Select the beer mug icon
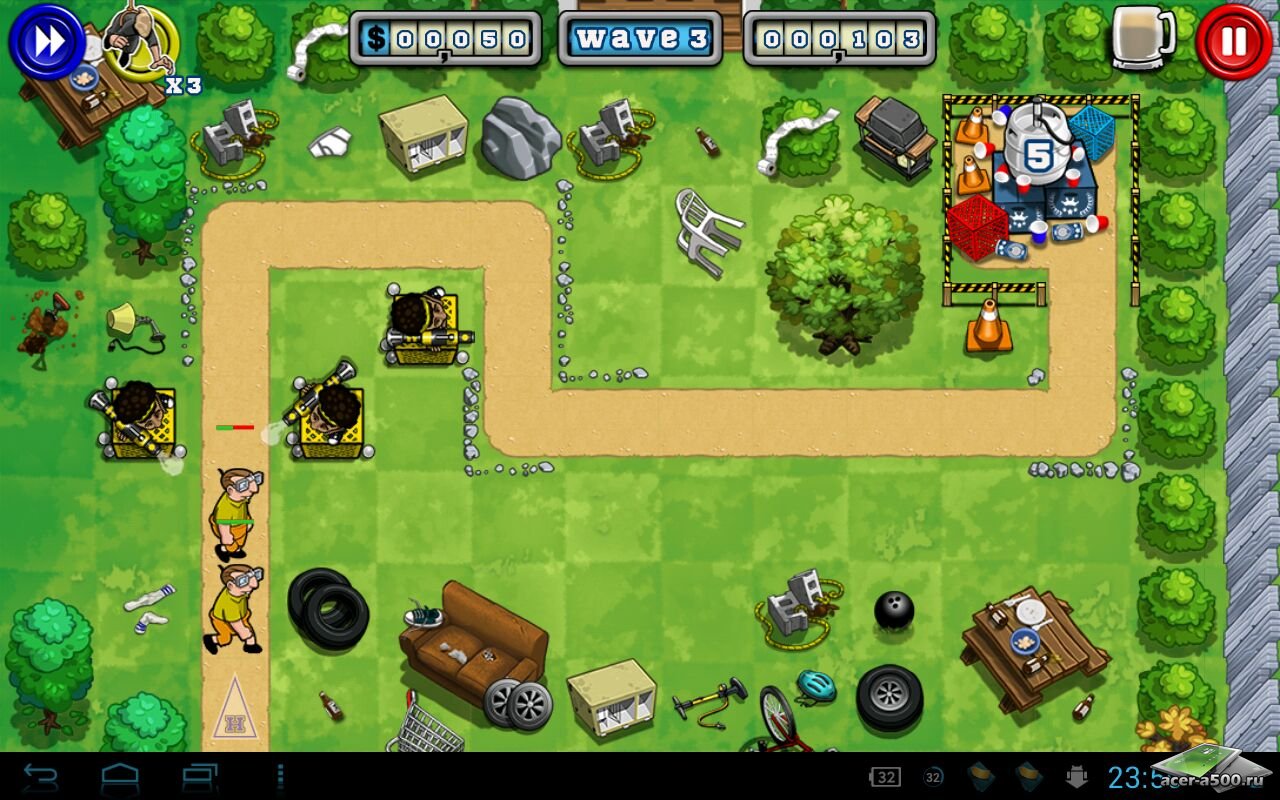The image size is (1280, 800). tap(1144, 38)
